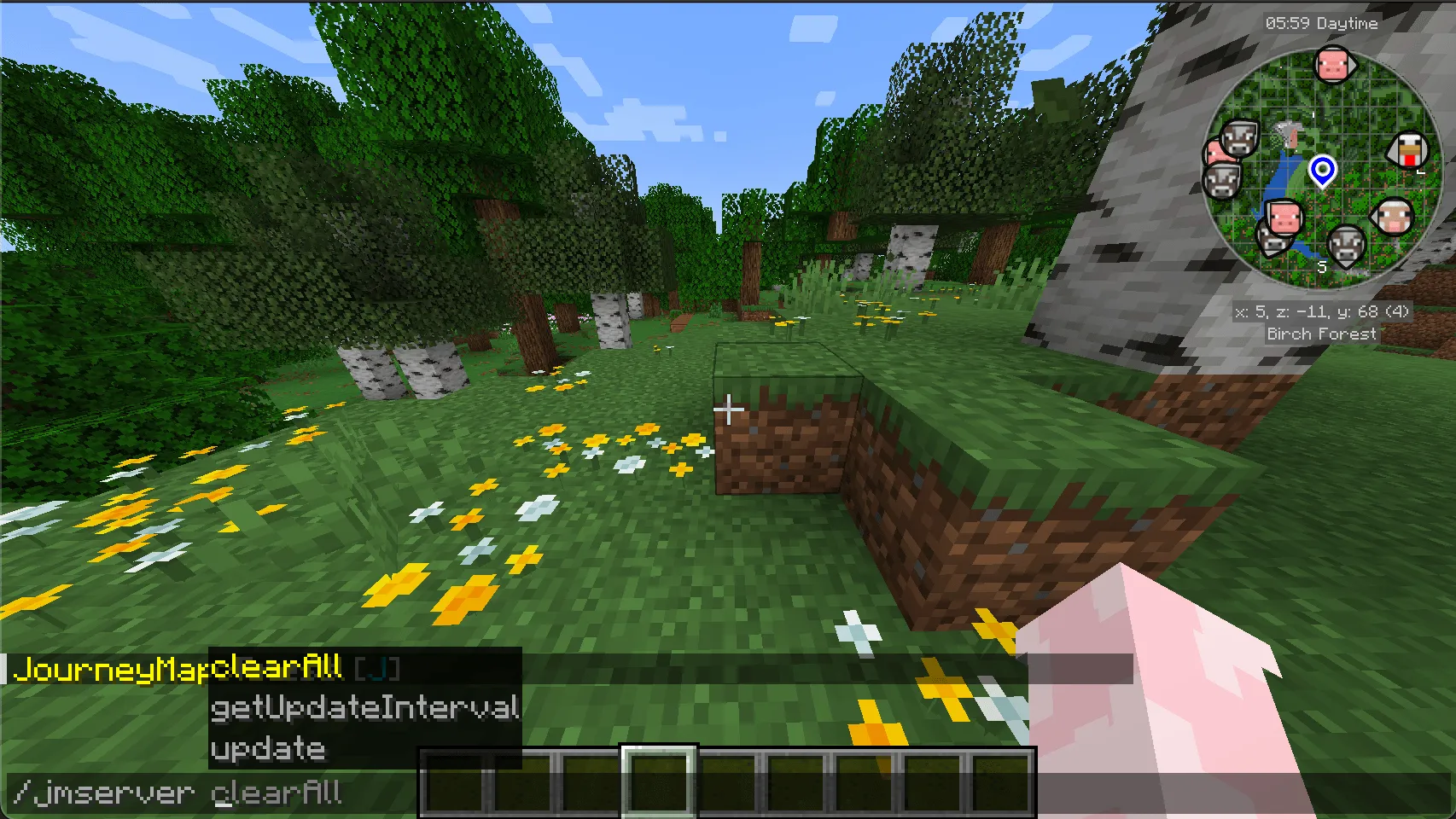Click the Birch Forest biome label
This screenshot has height=819, width=1456.
[1321, 334]
